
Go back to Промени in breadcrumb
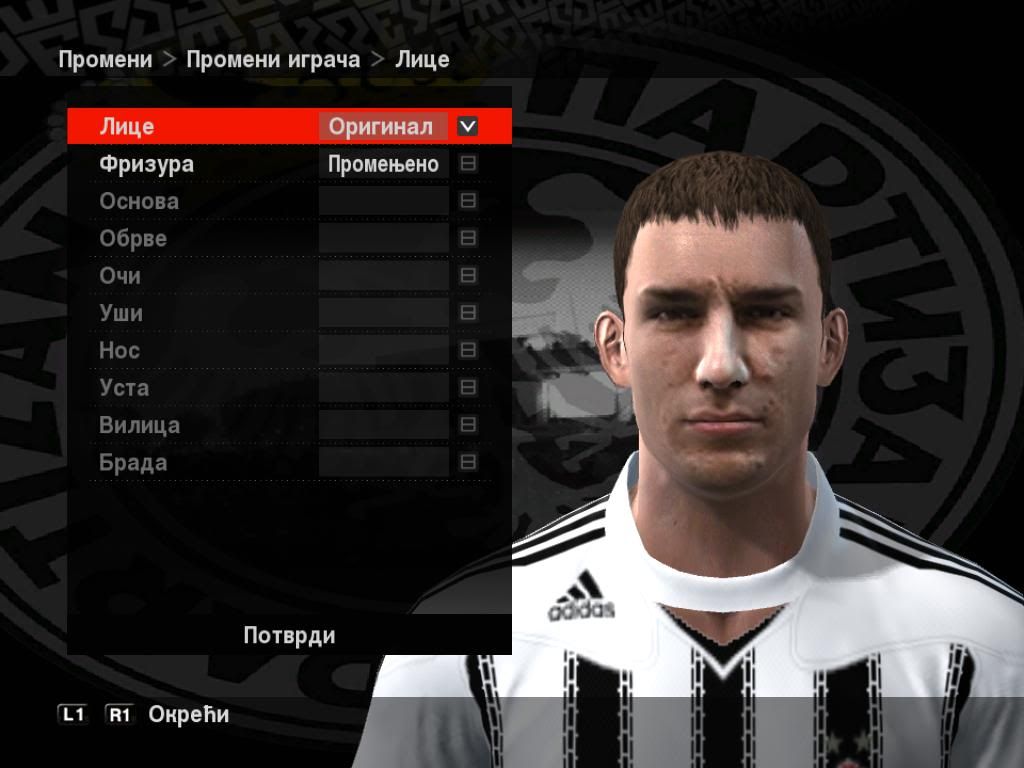point(105,59)
